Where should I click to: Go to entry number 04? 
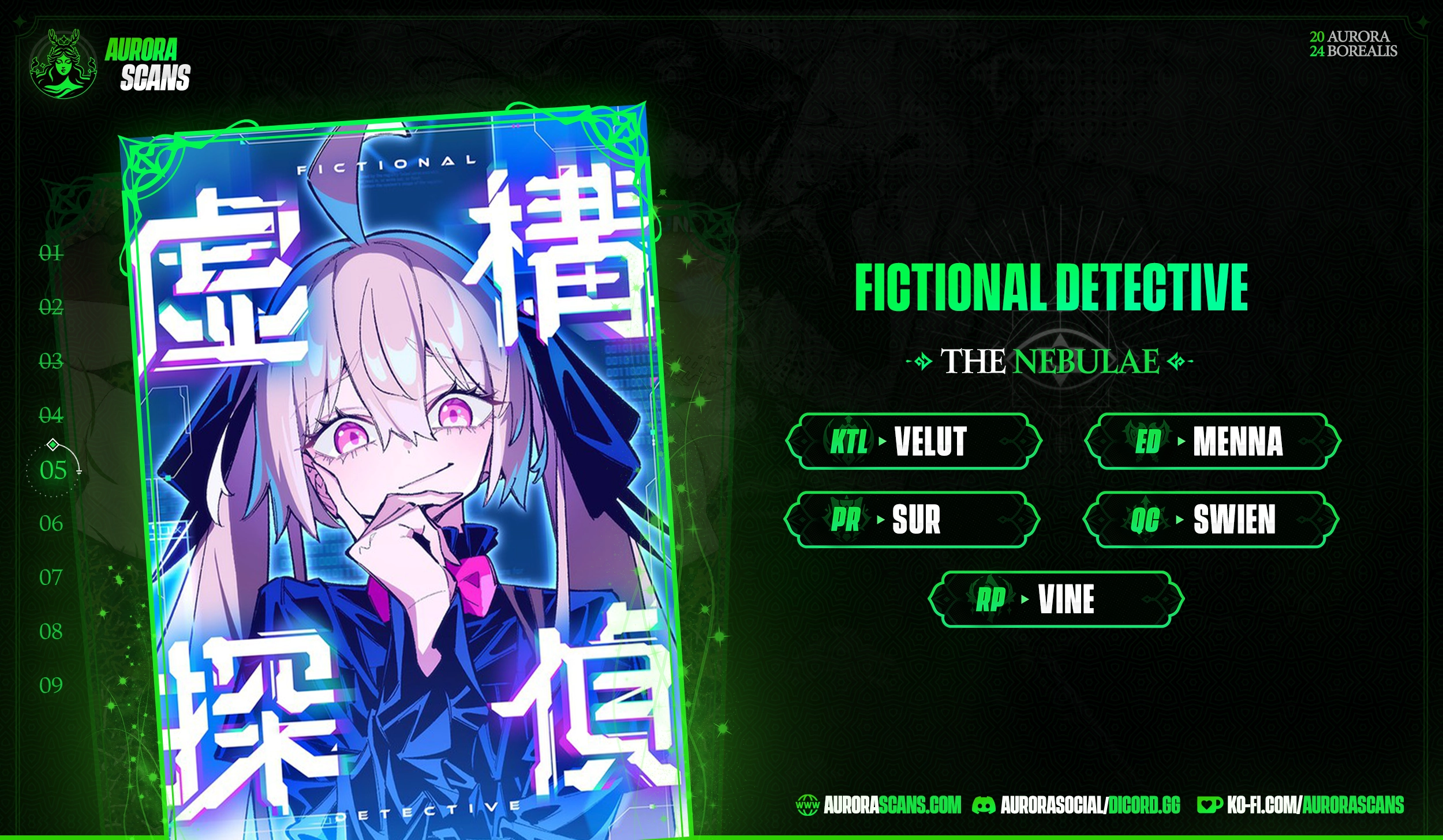tap(51, 415)
